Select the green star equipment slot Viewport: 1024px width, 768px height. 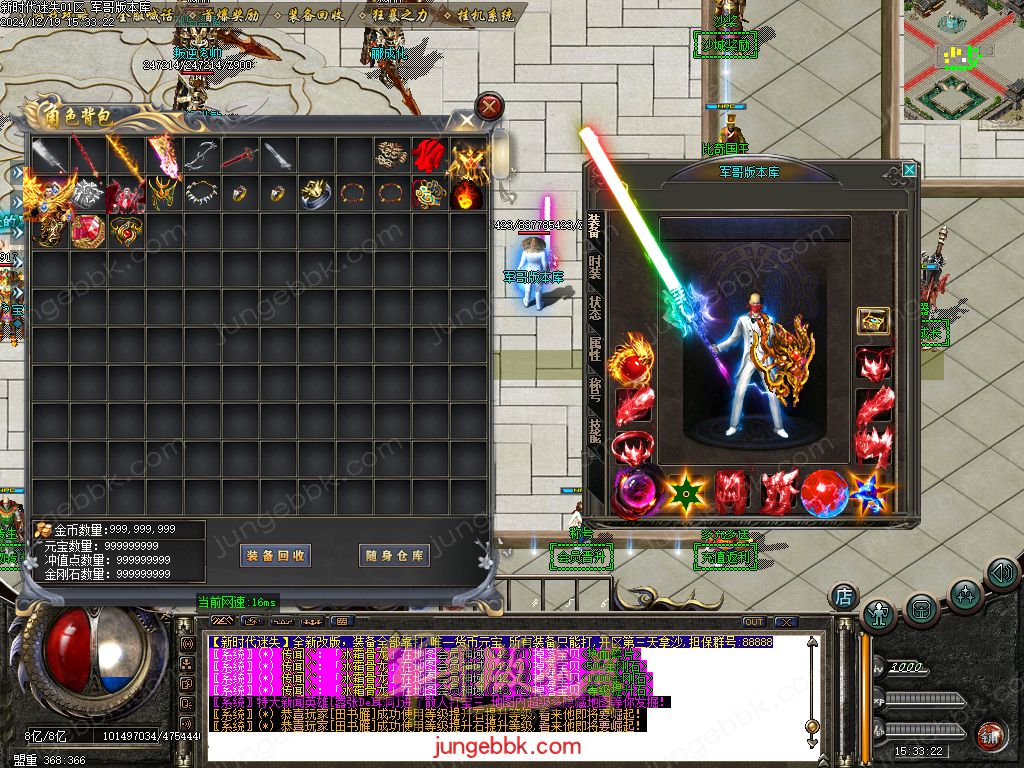tap(686, 492)
